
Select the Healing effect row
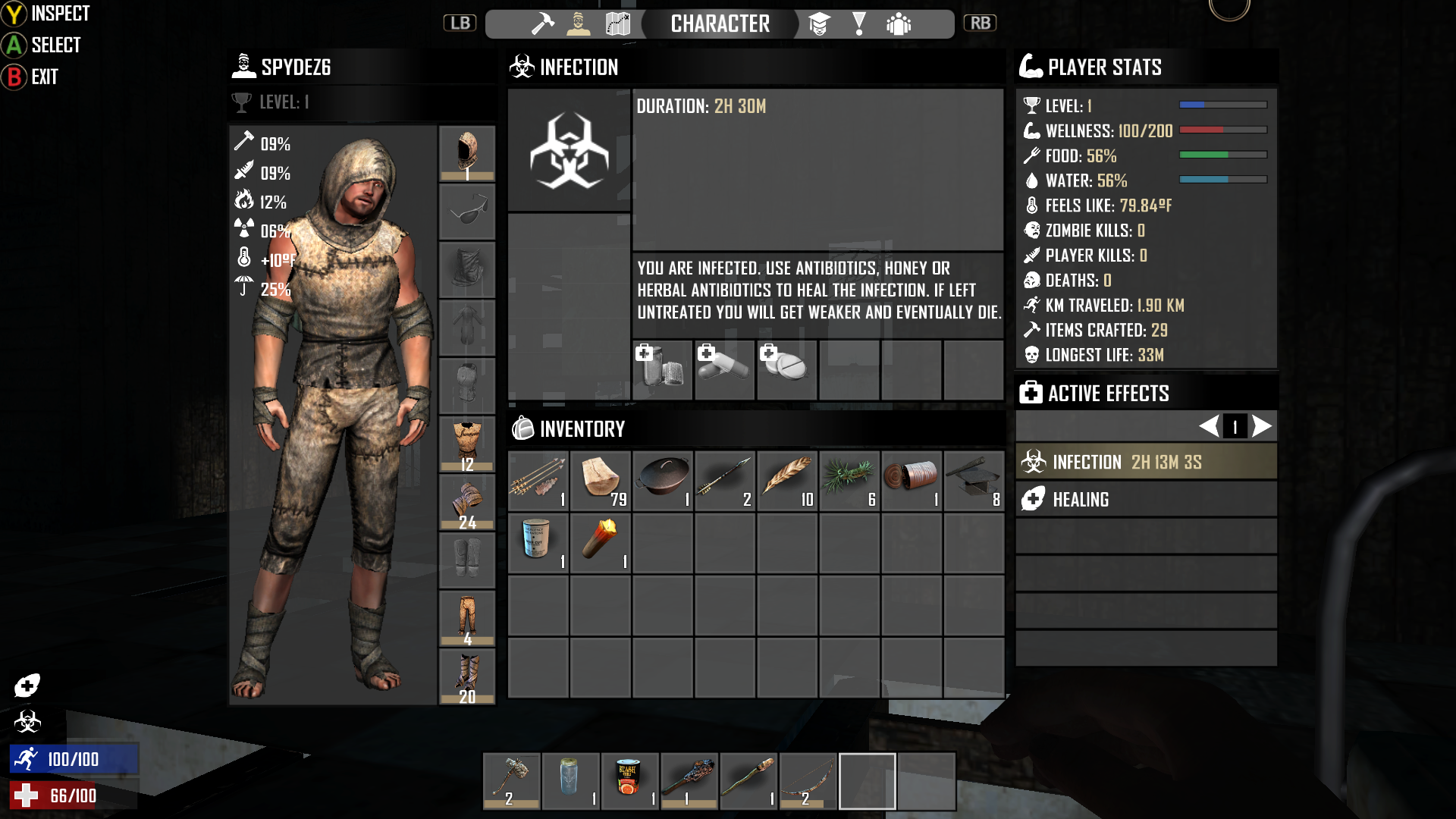[1146, 499]
